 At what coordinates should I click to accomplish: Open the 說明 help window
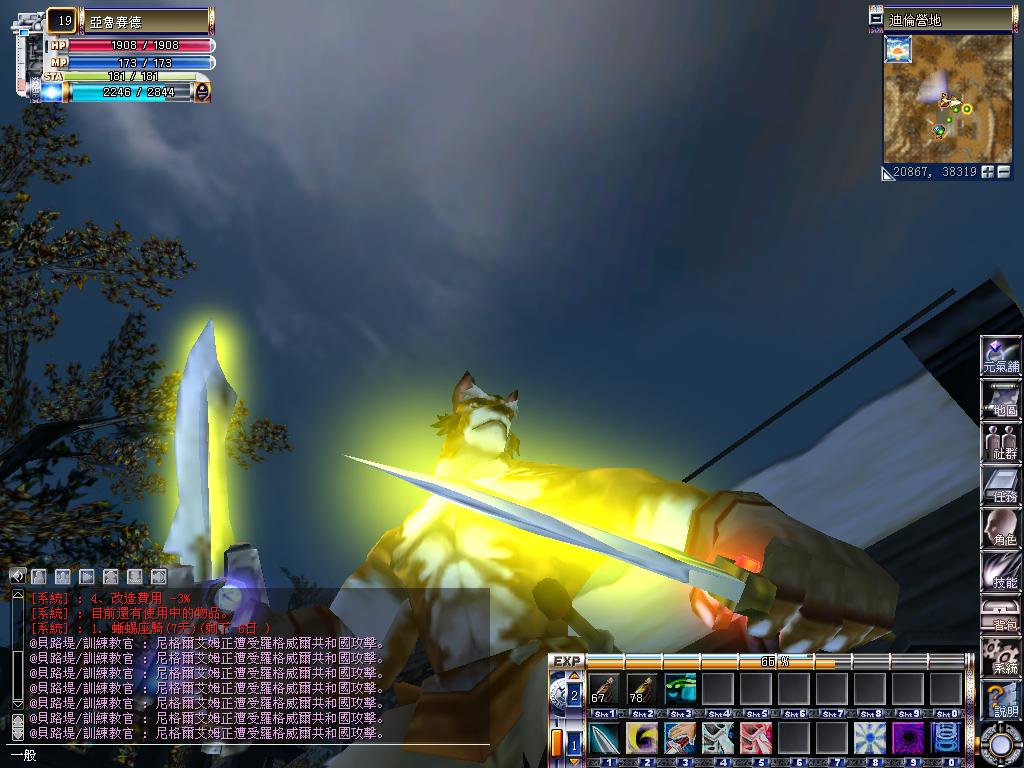pos(1000,699)
